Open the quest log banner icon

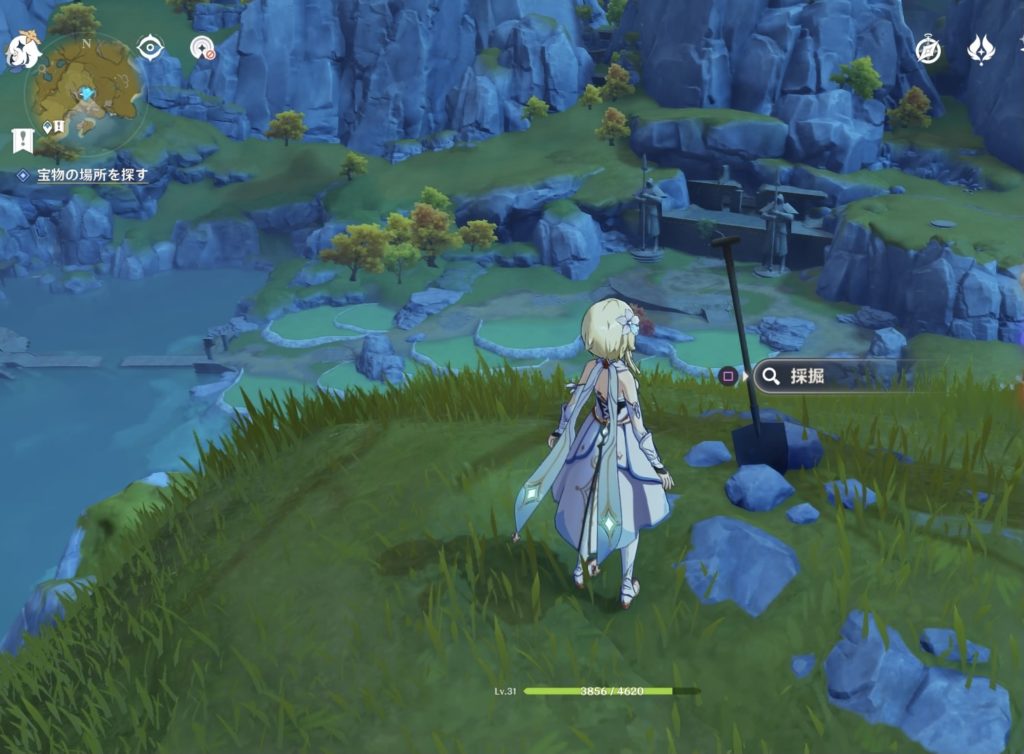tap(22, 141)
